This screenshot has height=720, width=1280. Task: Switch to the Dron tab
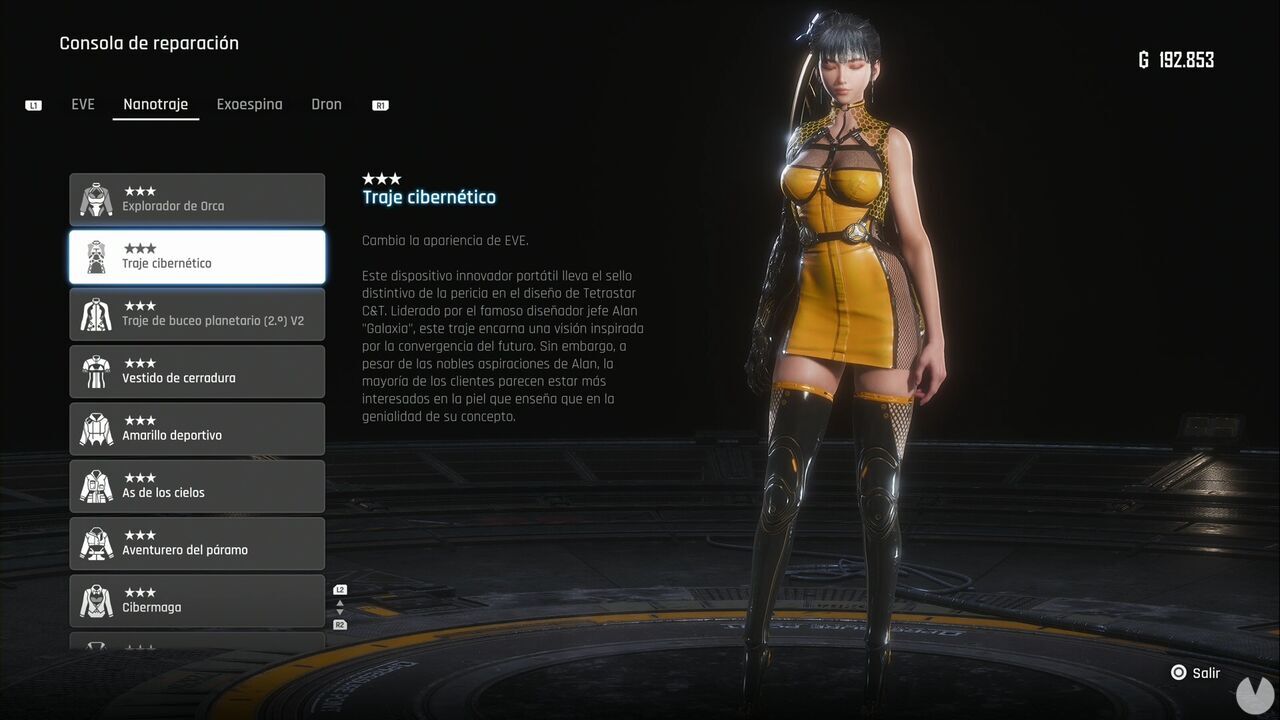pyautogui.click(x=326, y=104)
